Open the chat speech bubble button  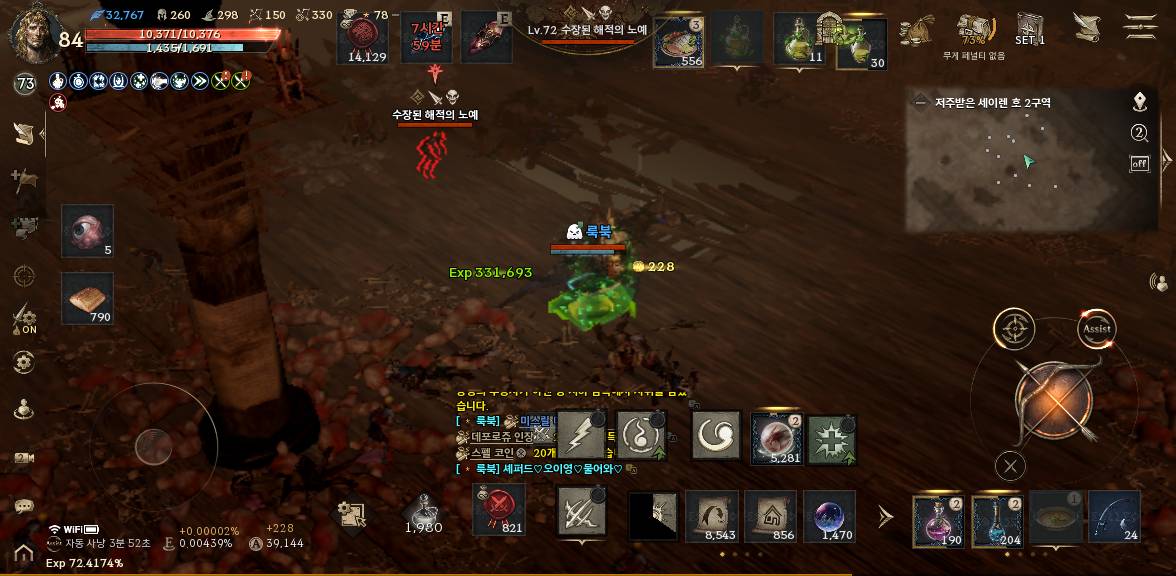tap(24, 507)
